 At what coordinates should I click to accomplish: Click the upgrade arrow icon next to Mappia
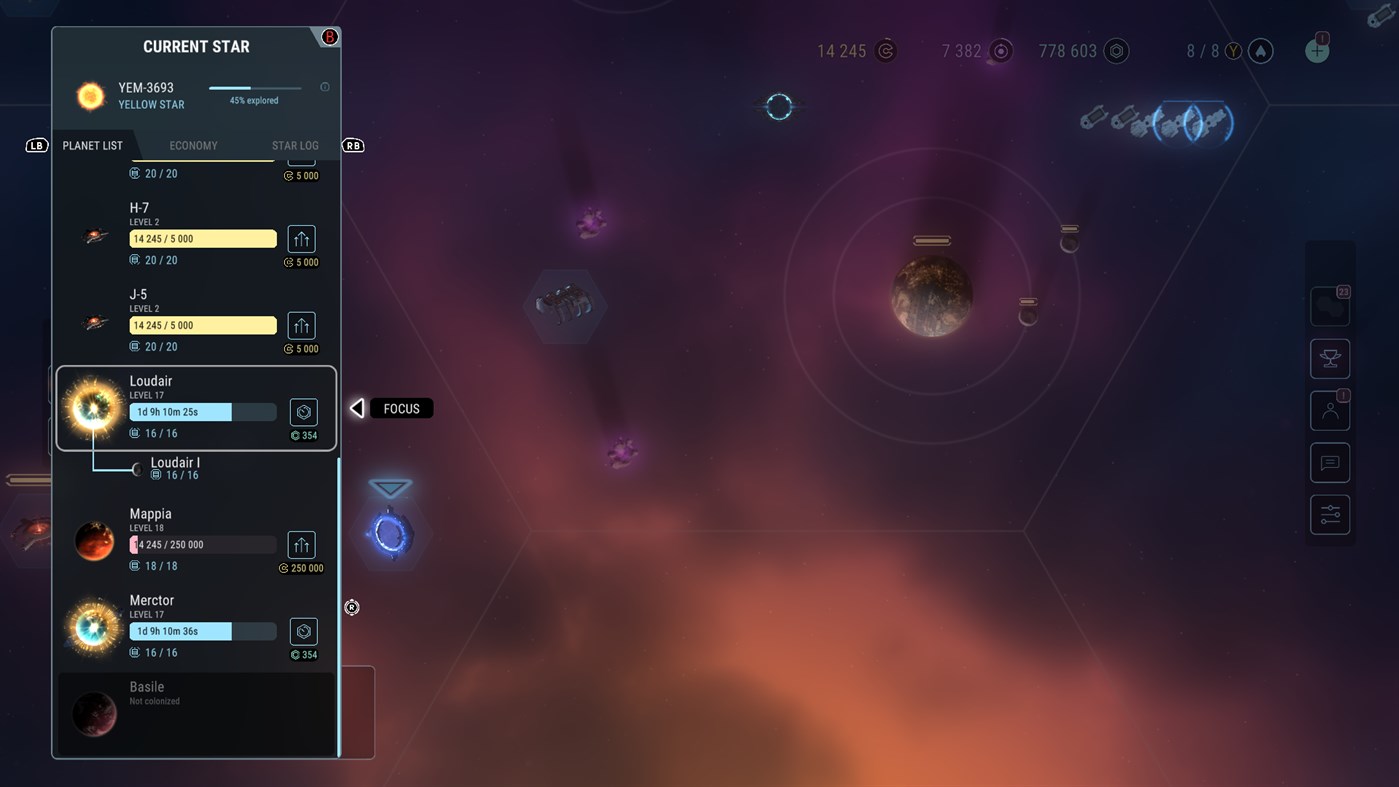point(301,544)
